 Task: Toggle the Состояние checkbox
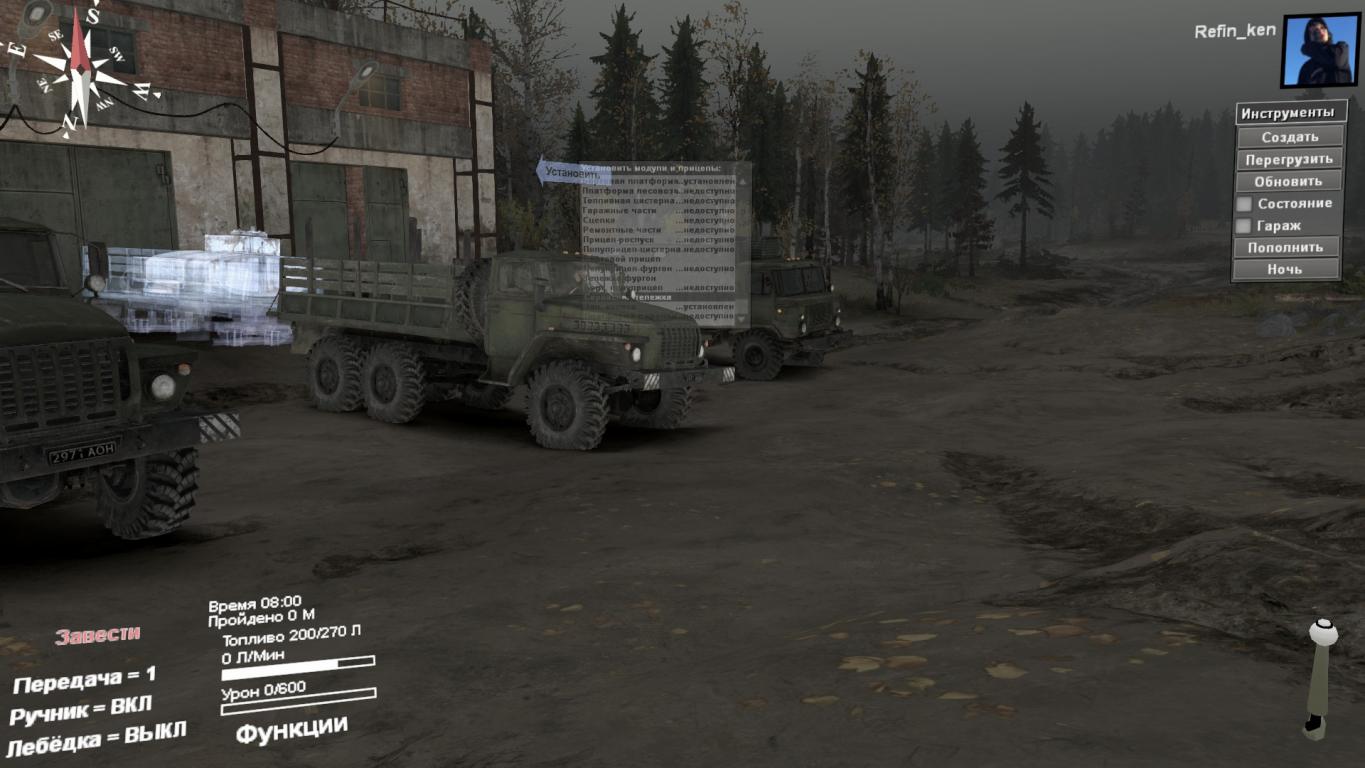pyautogui.click(x=1244, y=204)
